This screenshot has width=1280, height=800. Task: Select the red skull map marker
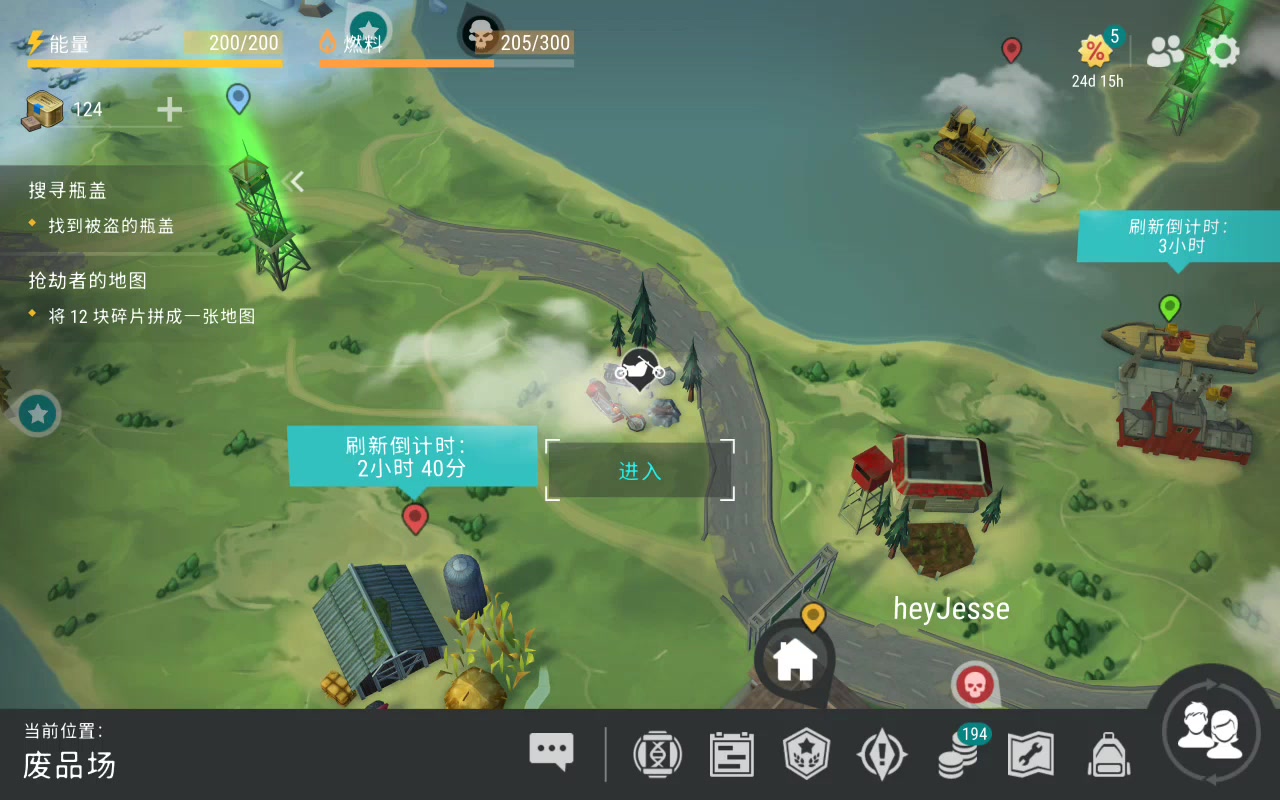(x=973, y=685)
